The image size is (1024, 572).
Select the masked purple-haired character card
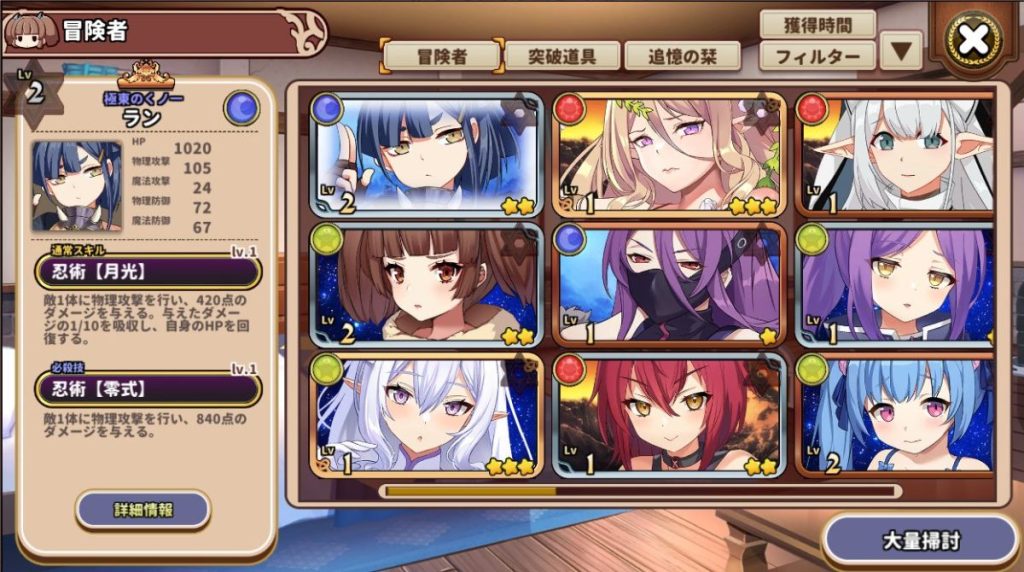[668, 285]
